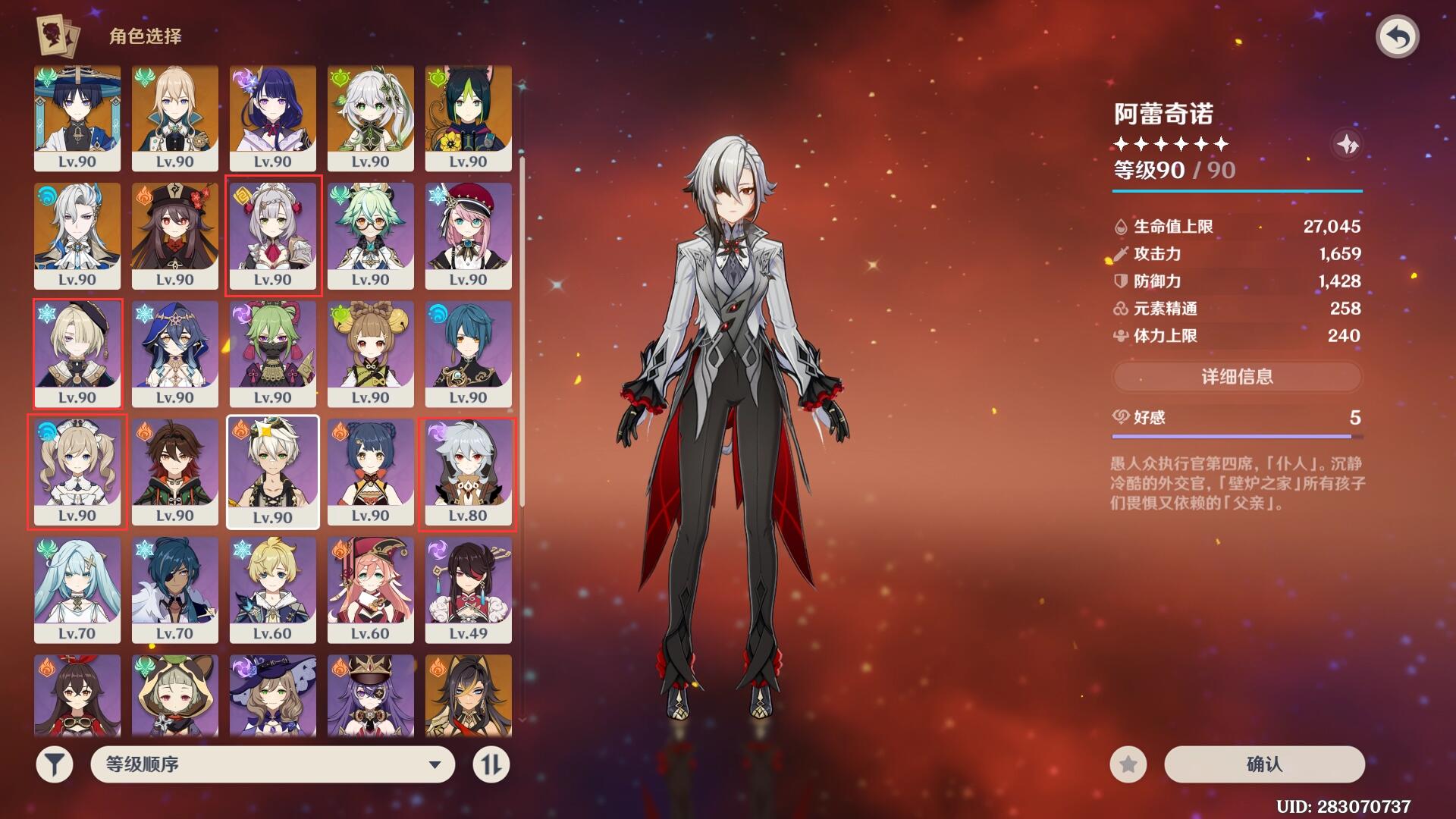Select Bennett's highlighted portrait
The image size is (1456, 819).
[x=272, y=471]
